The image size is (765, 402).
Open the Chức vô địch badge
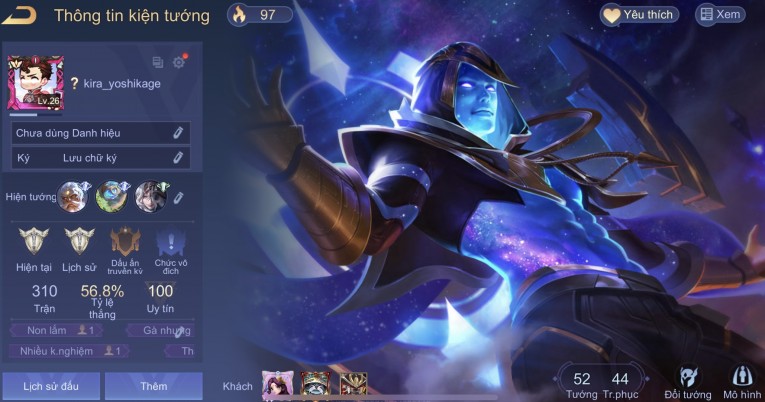click(x=171, y=242)
